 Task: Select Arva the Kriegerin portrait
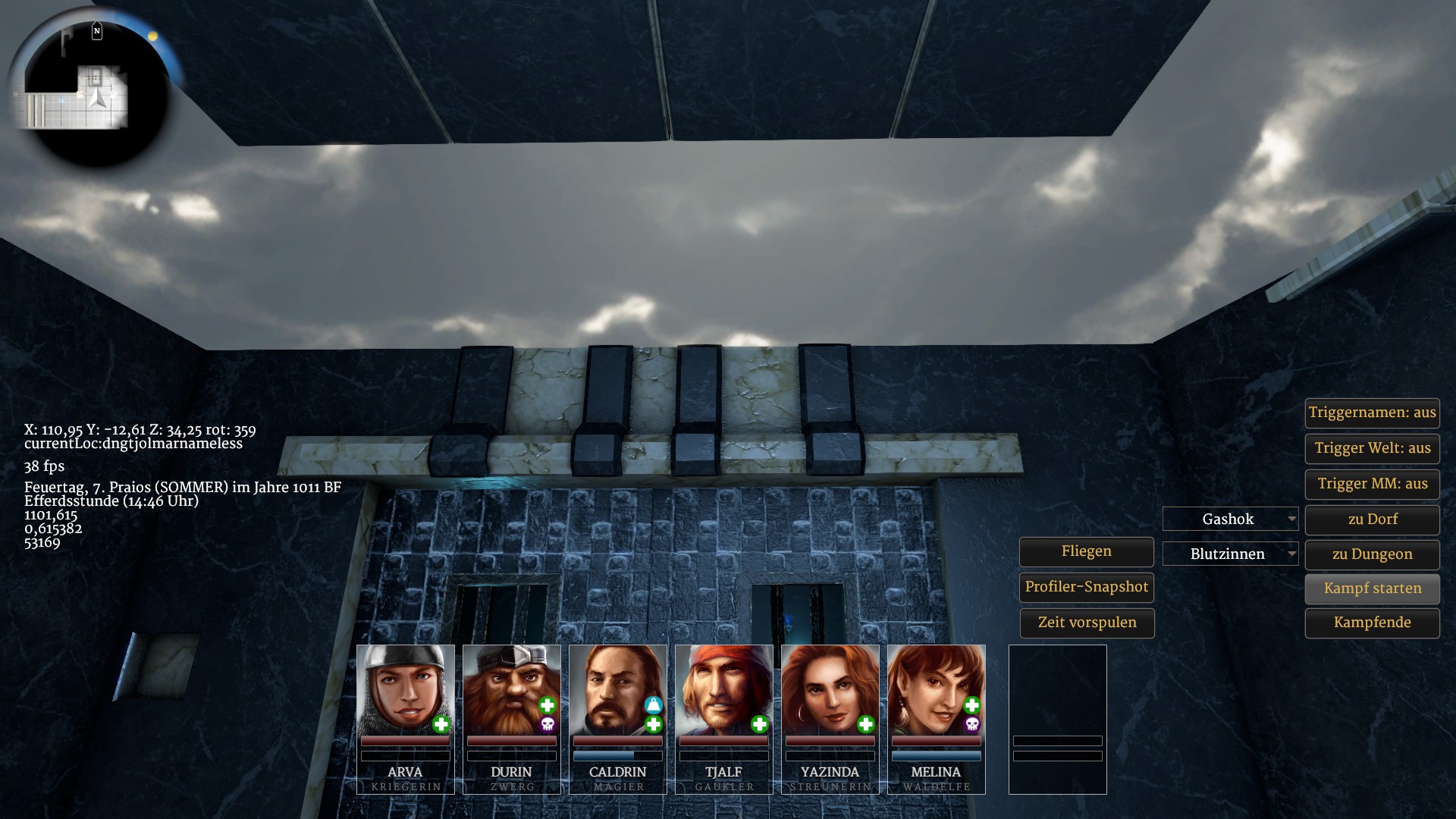click(405, 690)
